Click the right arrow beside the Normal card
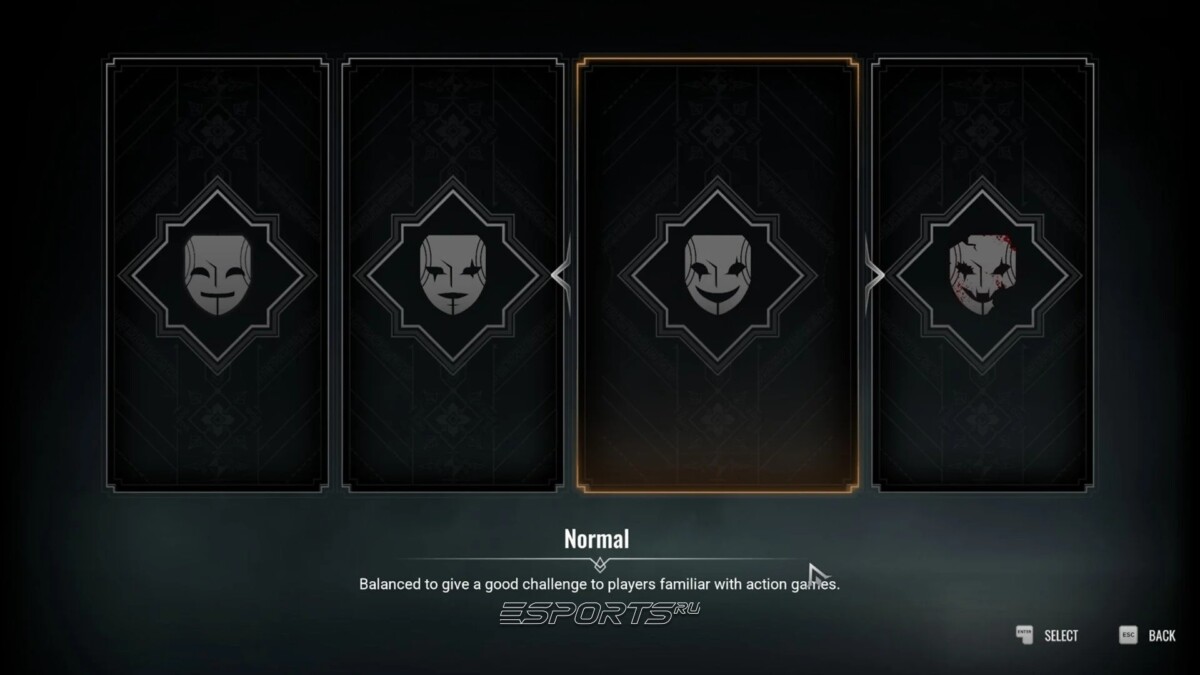Image resolution: width=1200 pixels, height=675 pixels. [873, 274]
